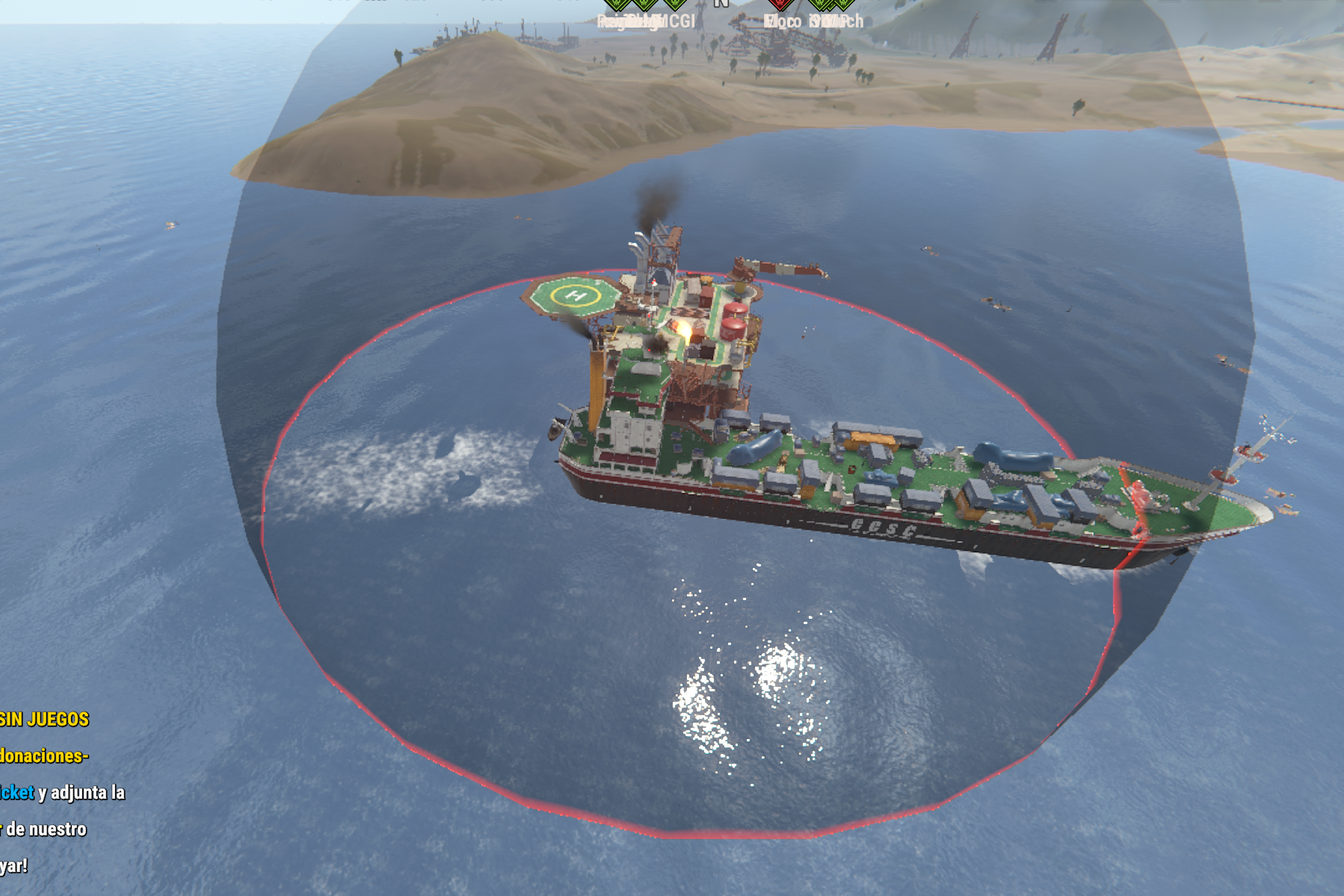Screen dimensions: 1344x896
Task: Click the red skull marker on the compass
Action: click(x=780, y=4)
